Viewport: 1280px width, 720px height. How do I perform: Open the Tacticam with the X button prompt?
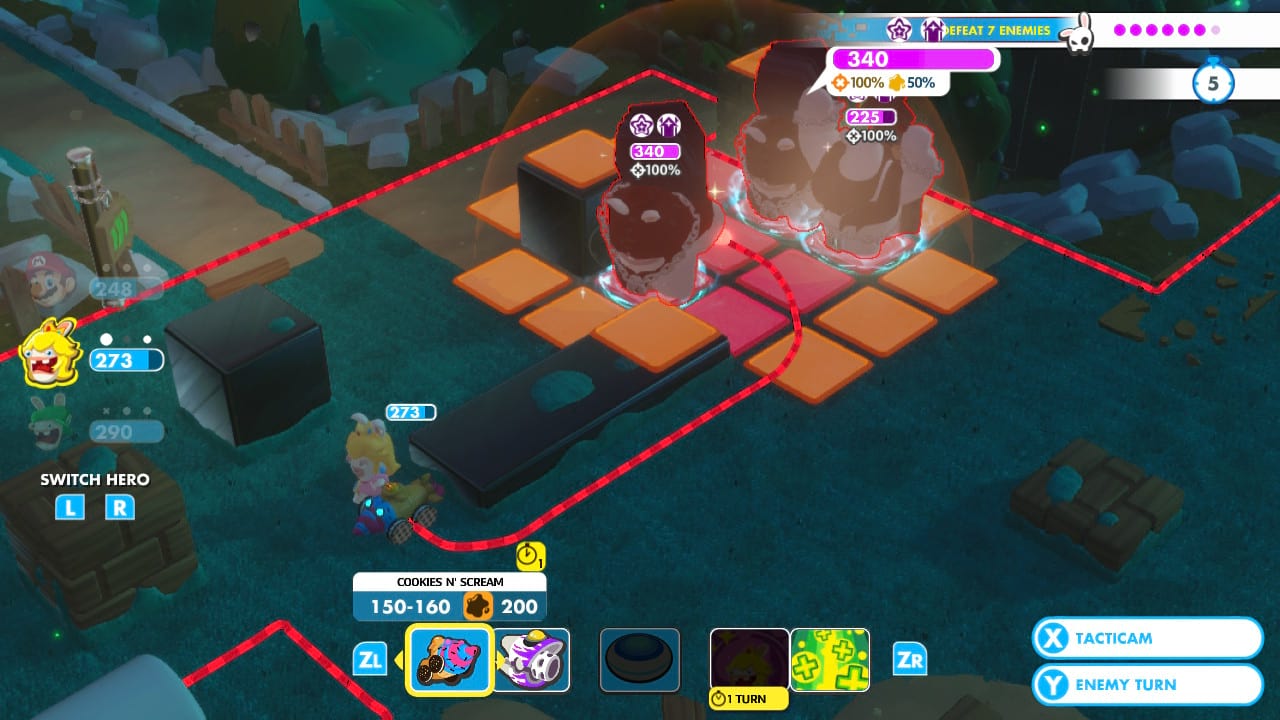(1146, 638)
